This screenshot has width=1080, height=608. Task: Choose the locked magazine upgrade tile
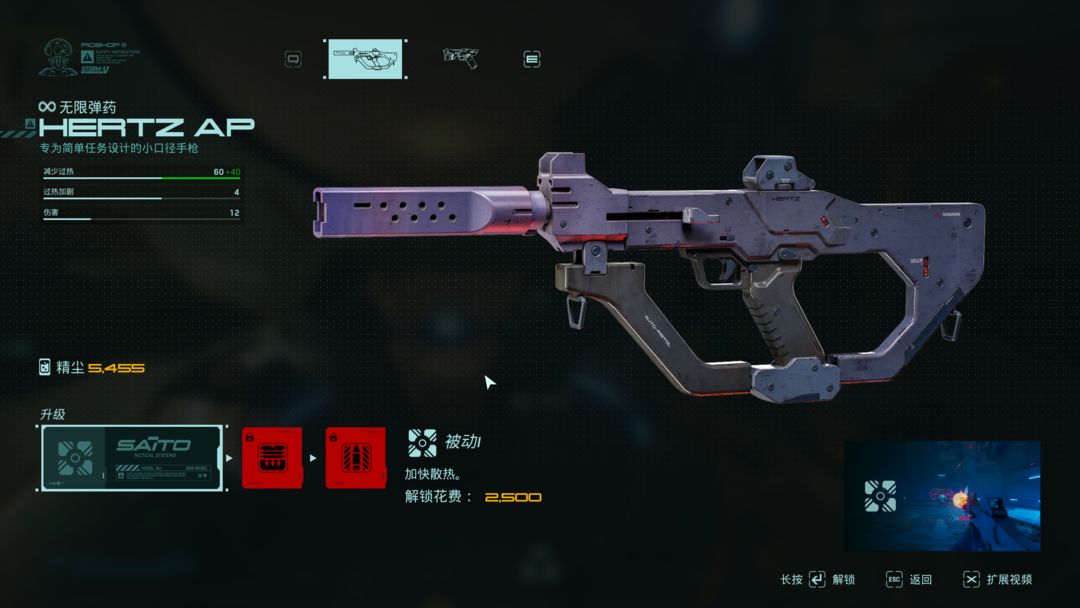(x=272, y=458)
